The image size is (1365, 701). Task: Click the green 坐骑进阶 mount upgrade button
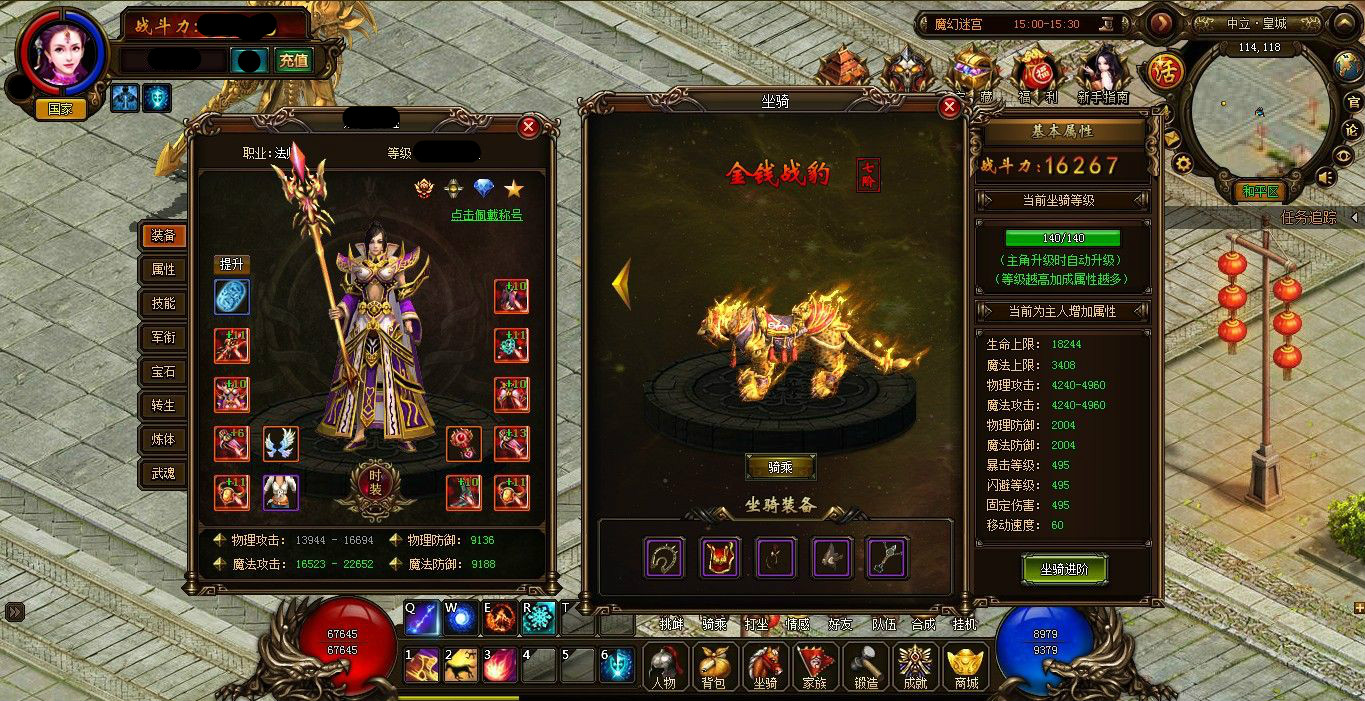tap(1064, 569)
